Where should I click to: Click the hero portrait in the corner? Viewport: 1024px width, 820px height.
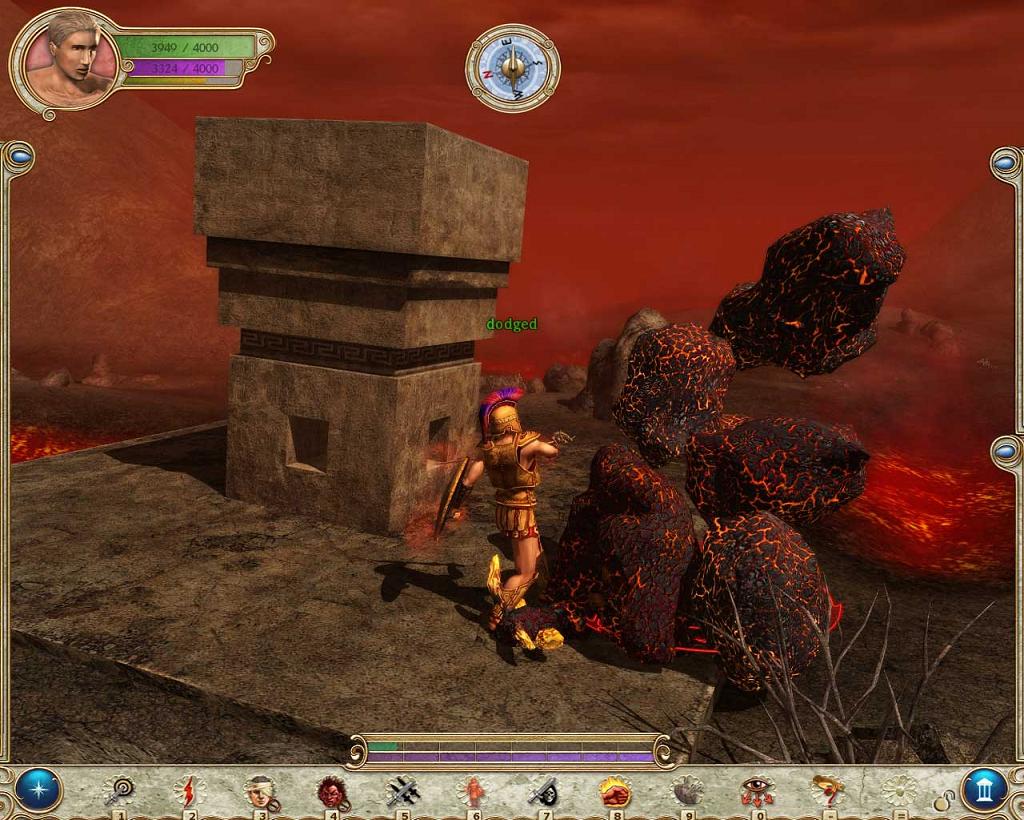pos(67,63)
